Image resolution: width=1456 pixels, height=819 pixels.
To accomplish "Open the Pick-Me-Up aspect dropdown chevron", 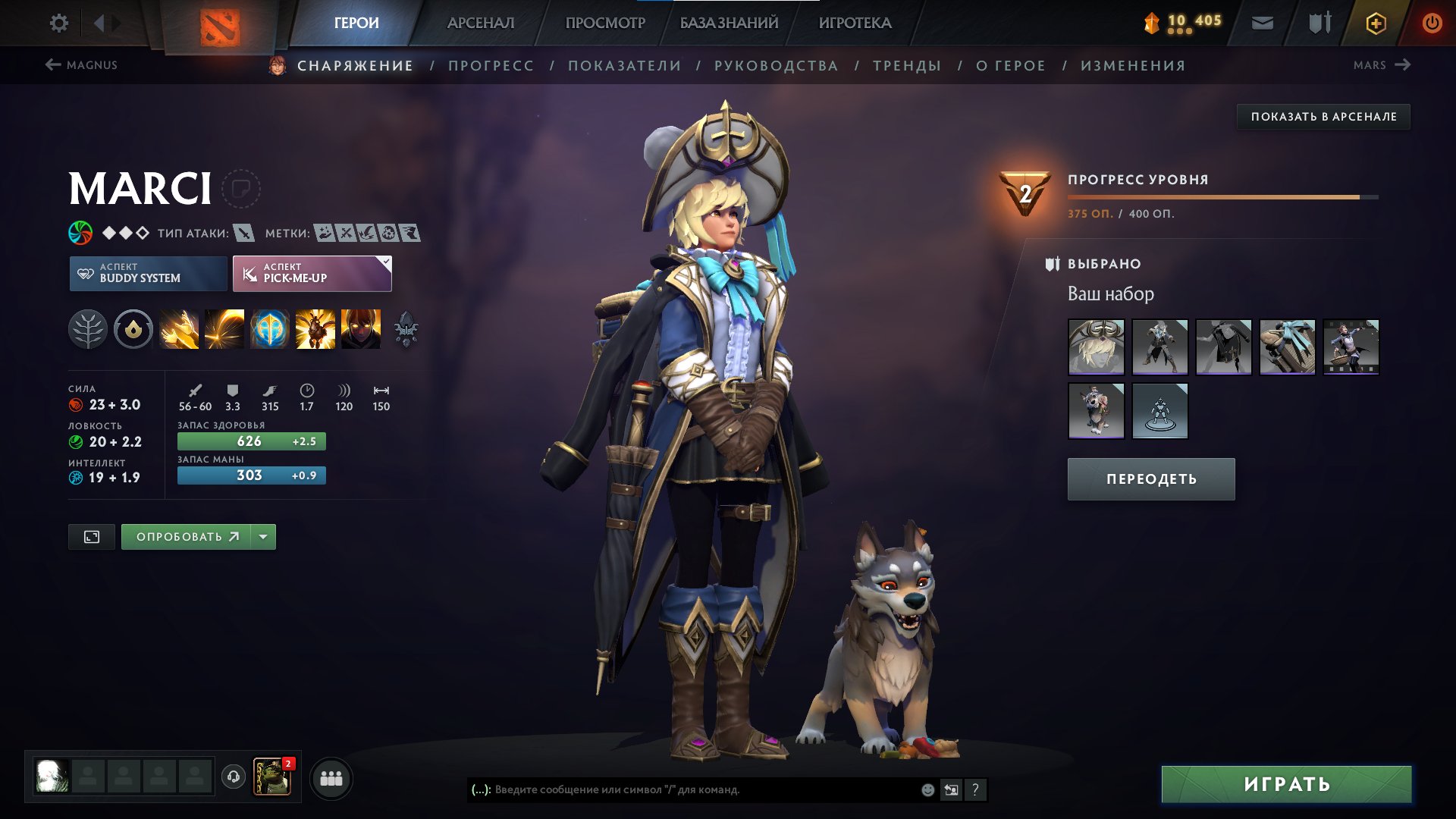I will coord(385,264).
